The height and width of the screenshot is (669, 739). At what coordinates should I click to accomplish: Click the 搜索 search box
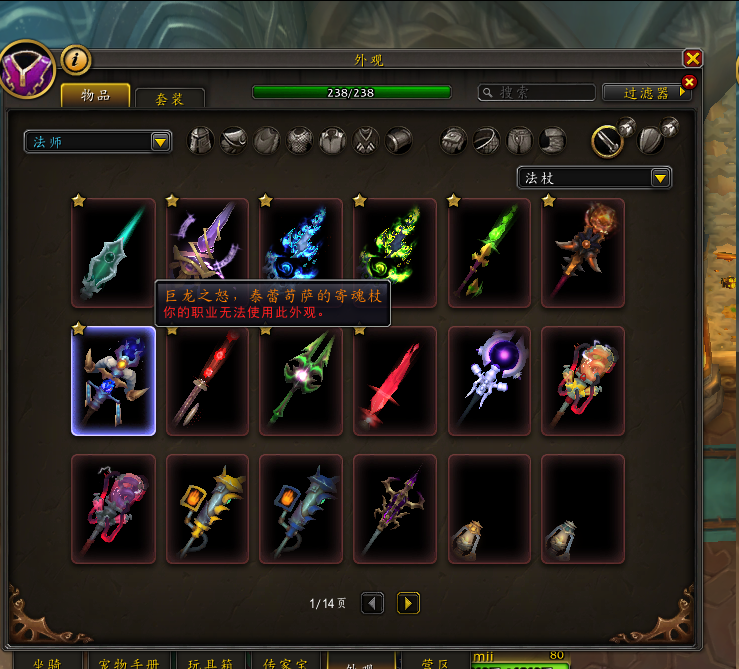point(535,92)
